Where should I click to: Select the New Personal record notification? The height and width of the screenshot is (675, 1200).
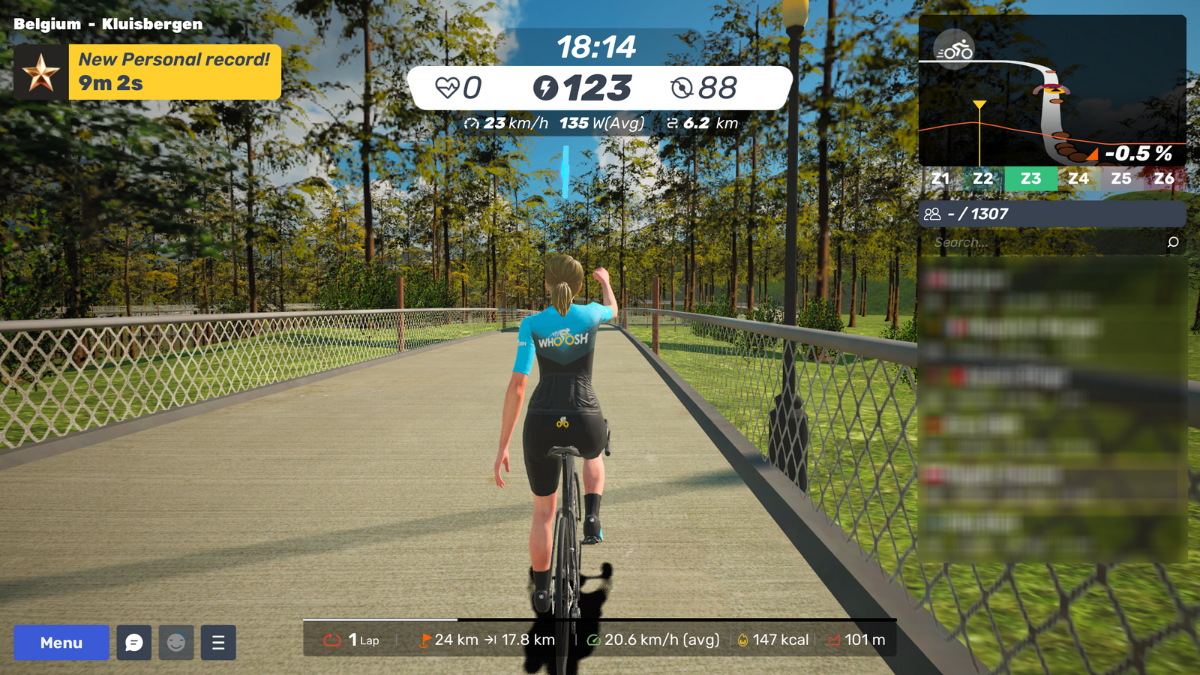click(148, 72)
